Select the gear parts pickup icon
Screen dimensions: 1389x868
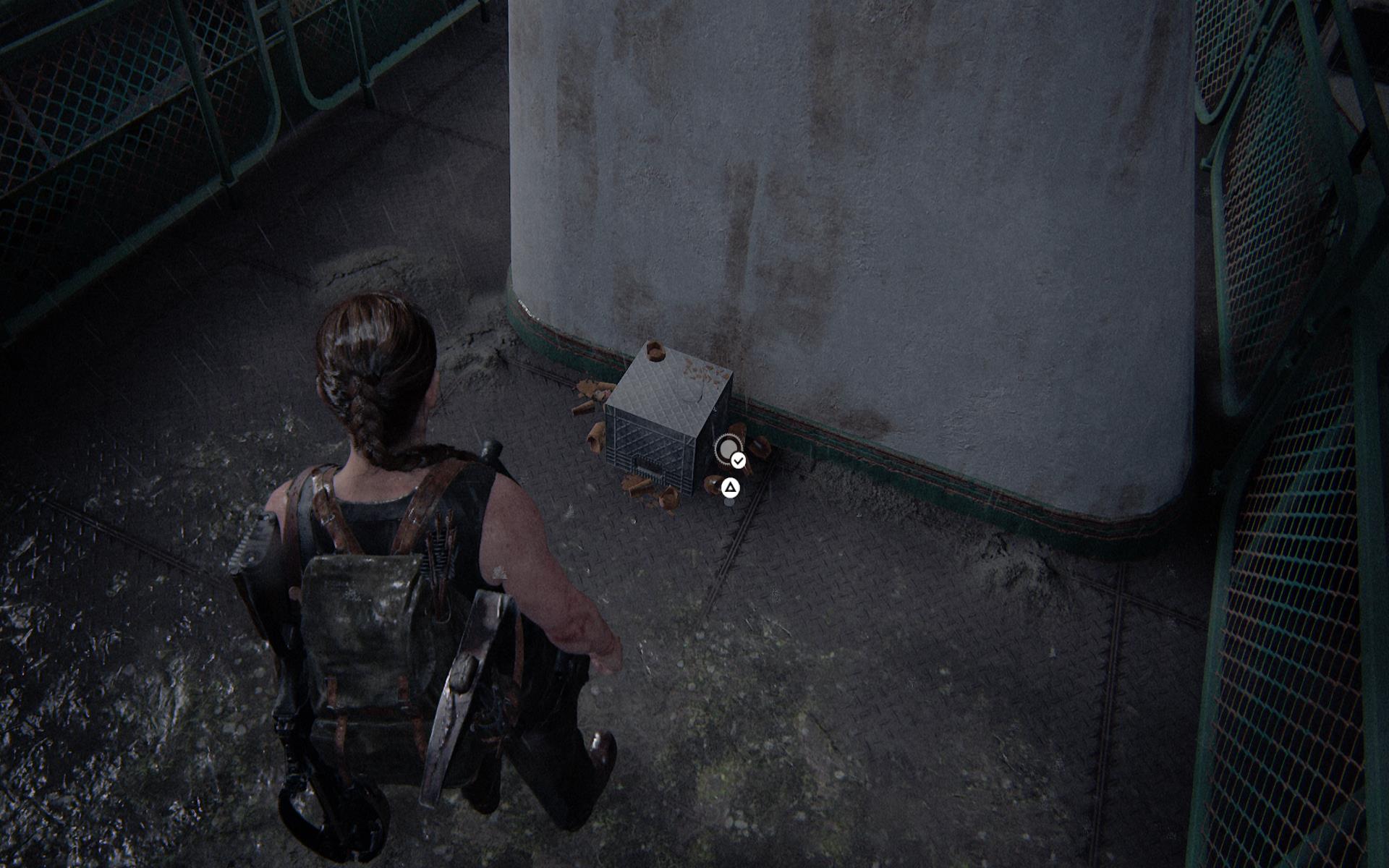pyautogui.click(x=727, y=450)
